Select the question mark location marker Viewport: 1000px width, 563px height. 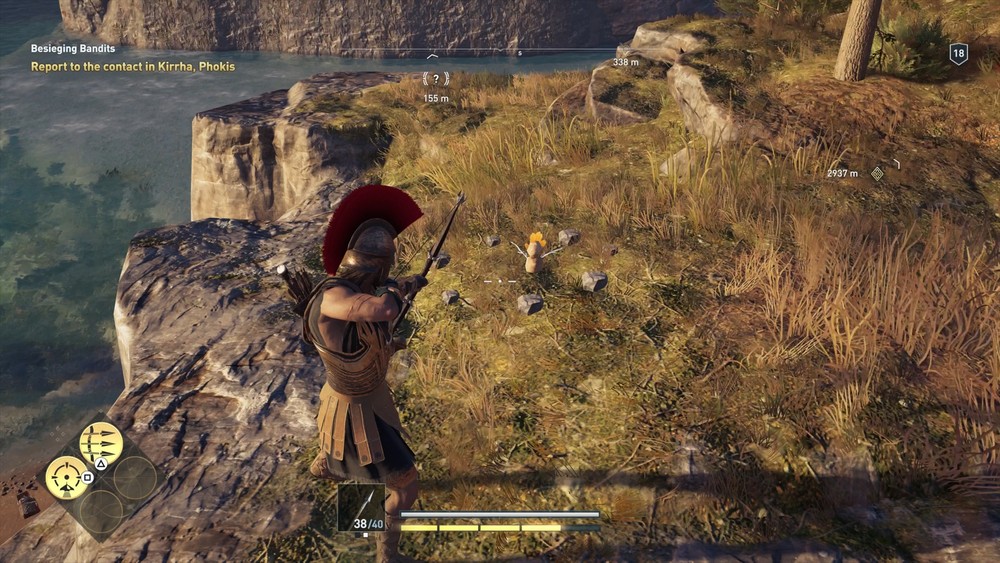(436, 78)
